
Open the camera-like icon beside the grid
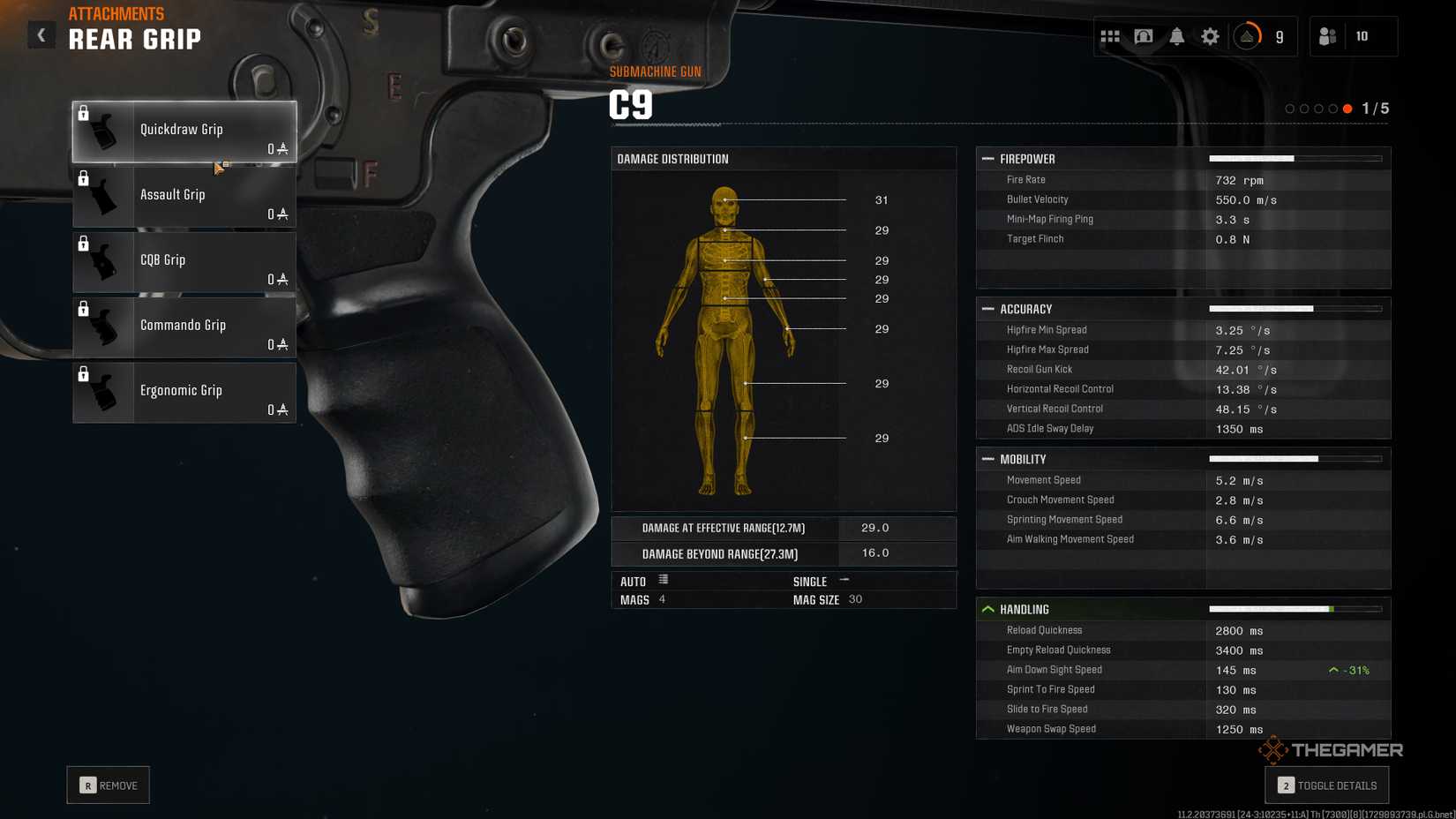(x=1144, y=36)
